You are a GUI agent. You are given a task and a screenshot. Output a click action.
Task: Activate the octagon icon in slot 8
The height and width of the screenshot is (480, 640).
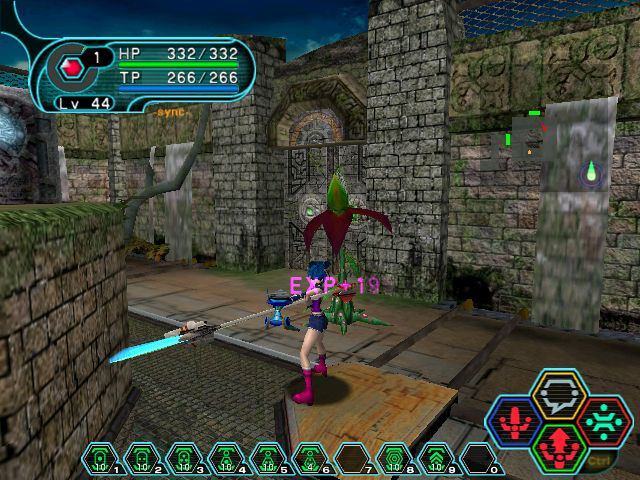pos(394,458)
